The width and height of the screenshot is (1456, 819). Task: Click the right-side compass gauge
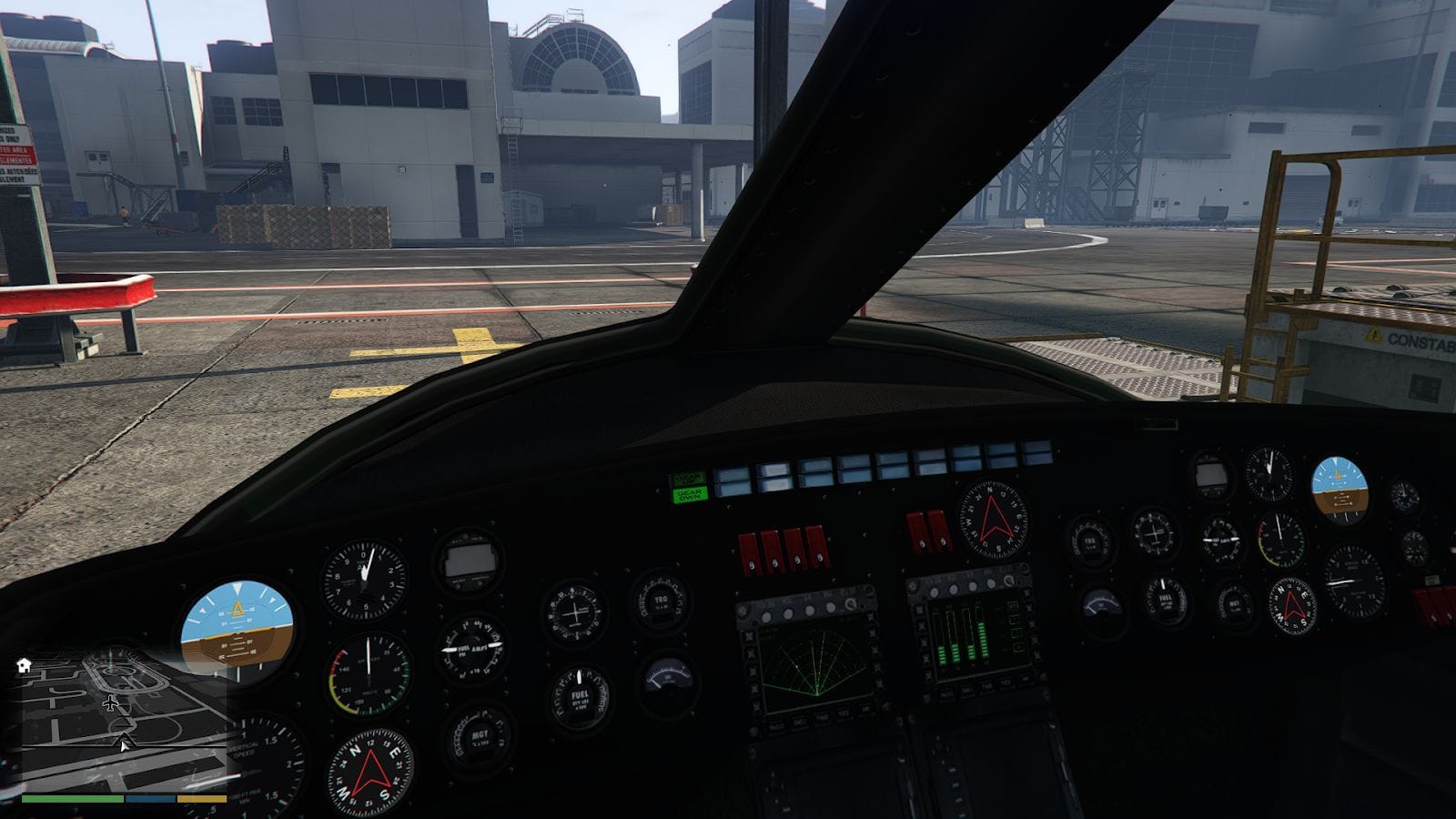point(1291,604)
